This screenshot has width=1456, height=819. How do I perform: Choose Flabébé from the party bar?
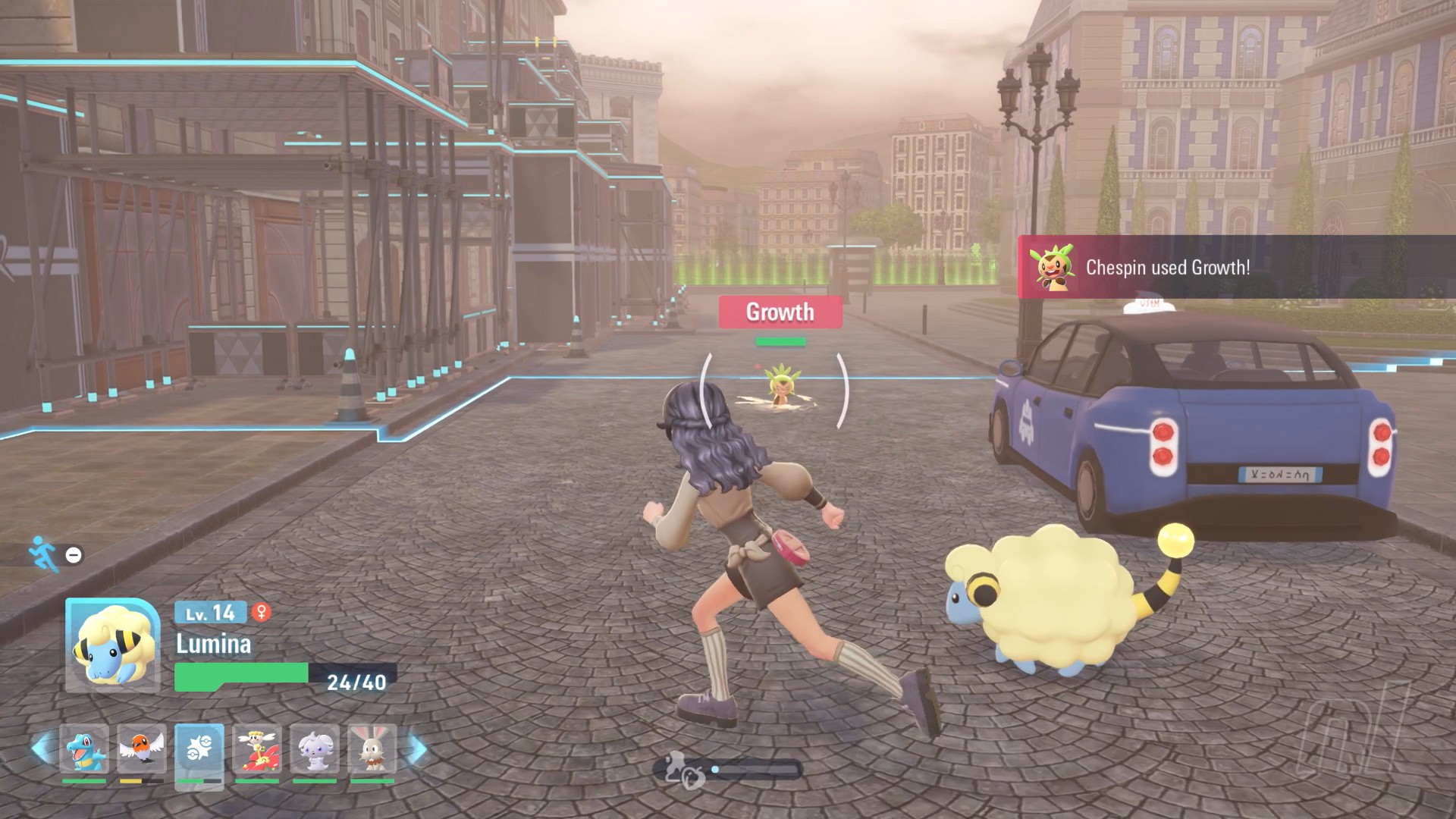click(x=257, y=749)
